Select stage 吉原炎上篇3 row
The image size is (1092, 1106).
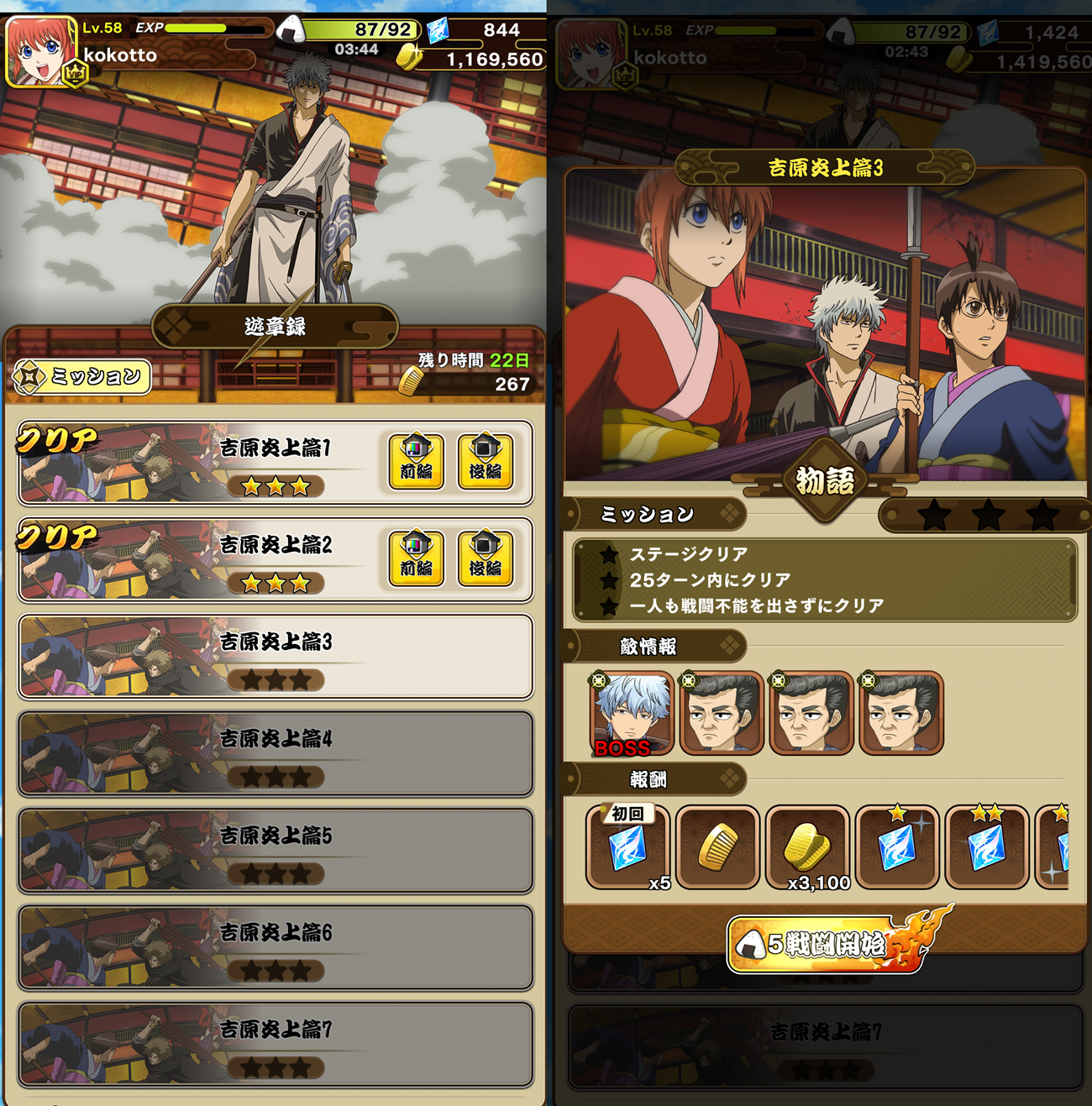coord(276,658)
